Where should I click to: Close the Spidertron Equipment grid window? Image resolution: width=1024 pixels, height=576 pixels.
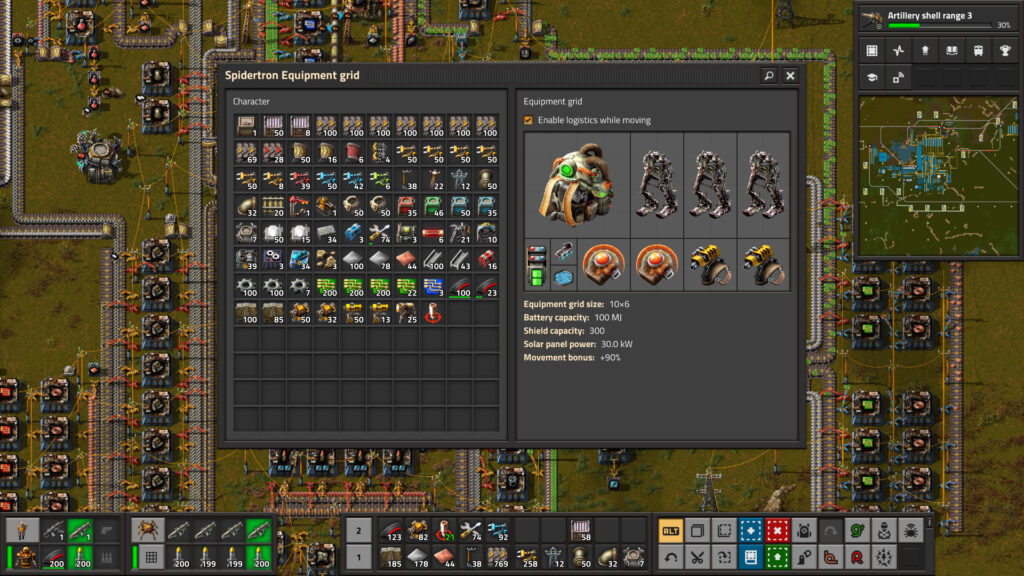click(x=790, y=75)
